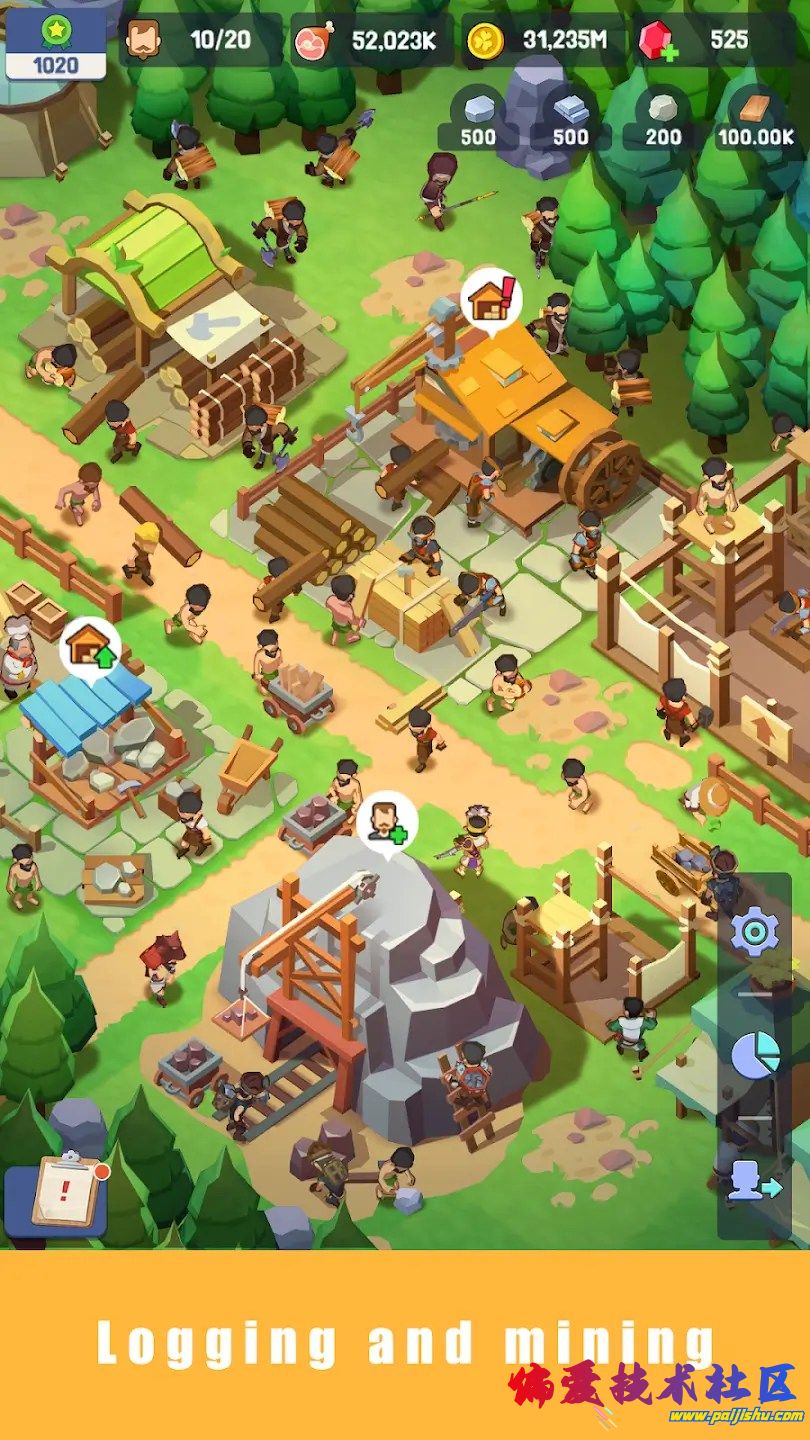
Task: Open the player level badge showing 1020
Action: click(x=56, y=44)
